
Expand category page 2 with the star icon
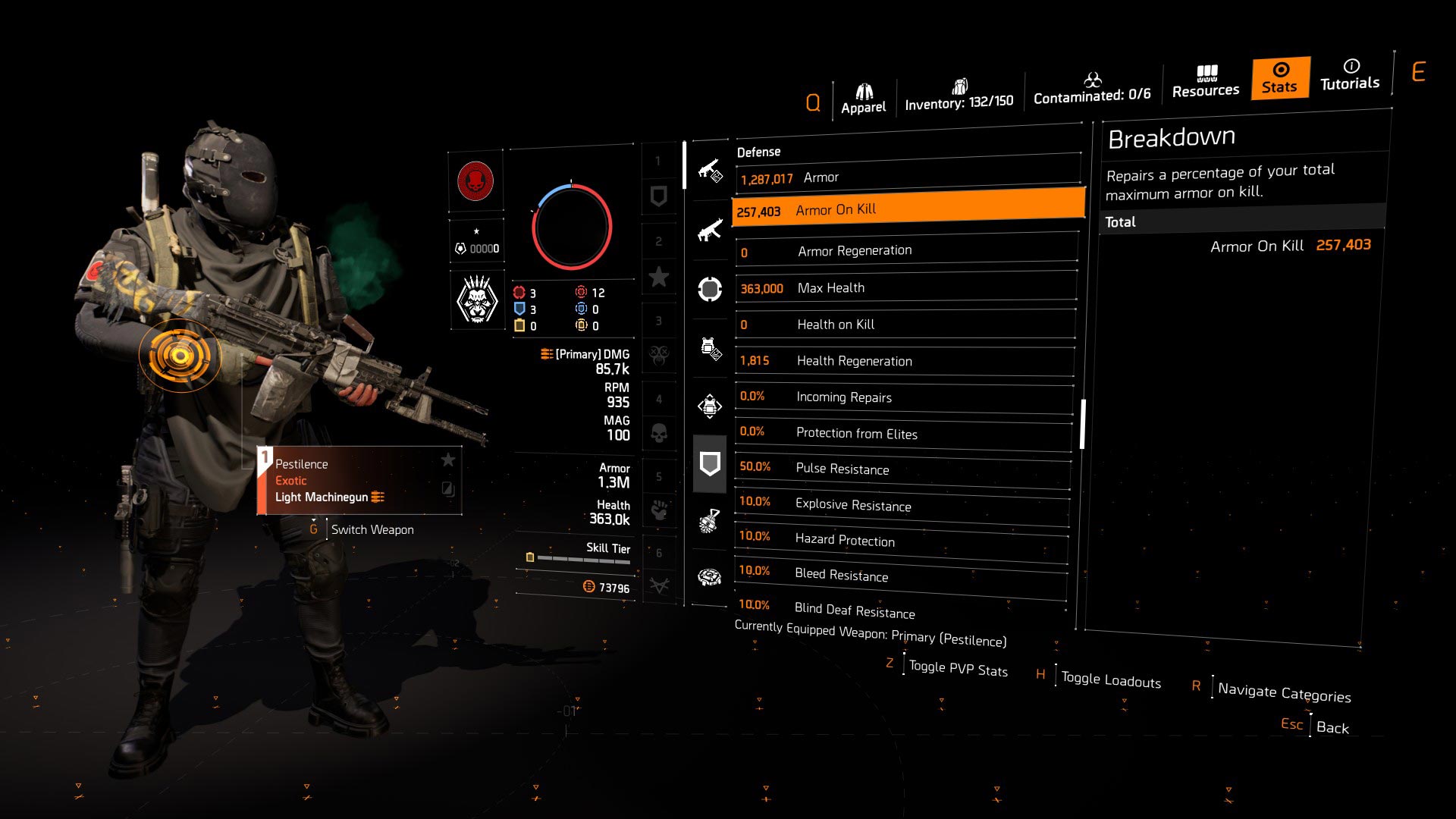(x=659, y=277)
